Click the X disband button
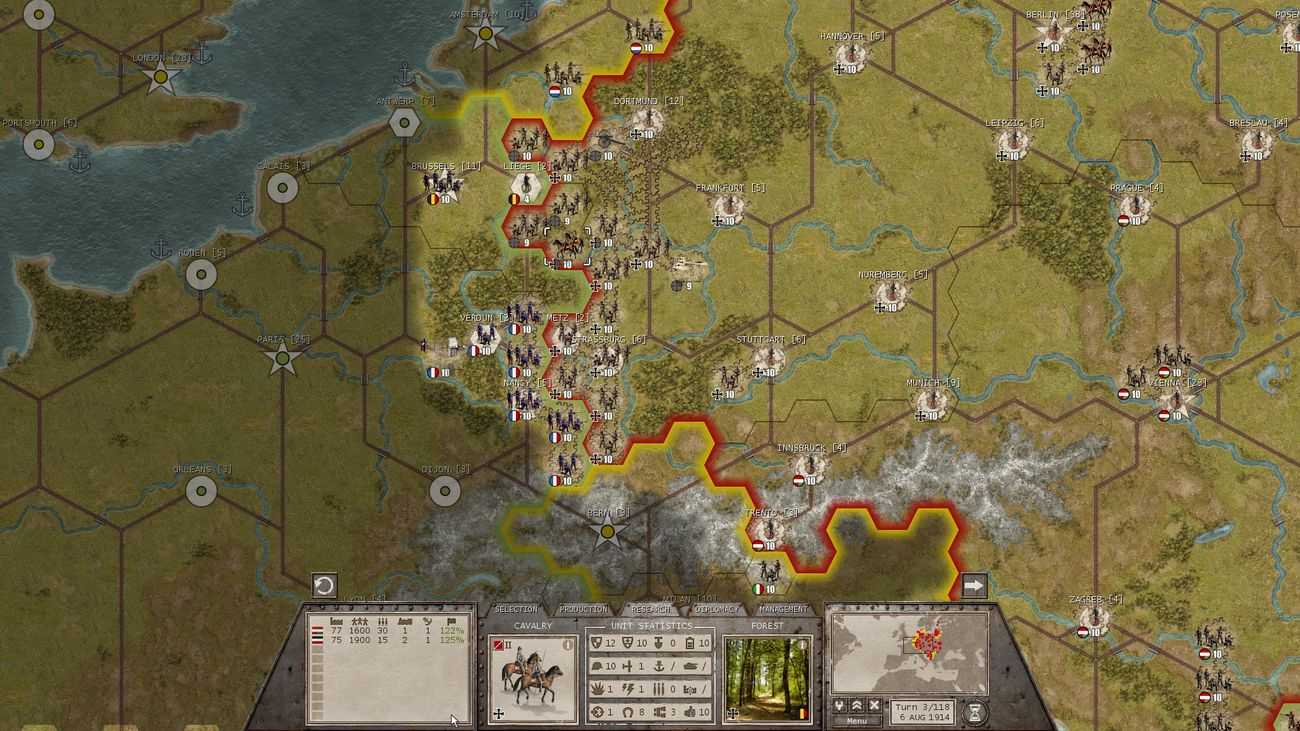The image size is (1300, 731). [x=874, y=705]
